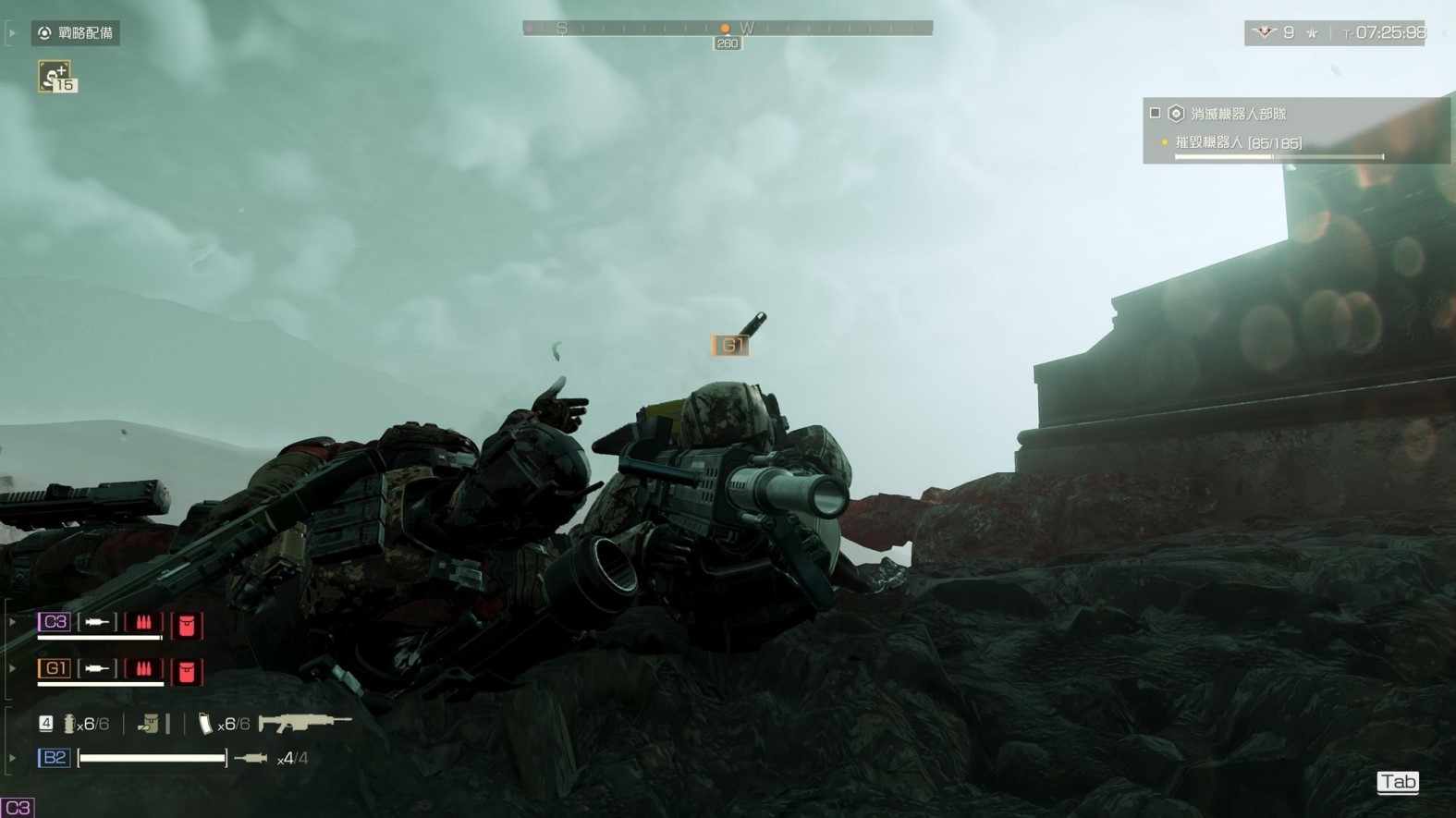Click the compass bar at top
The width and height of the screenshot is (1456, 818).
coord(727,29)
